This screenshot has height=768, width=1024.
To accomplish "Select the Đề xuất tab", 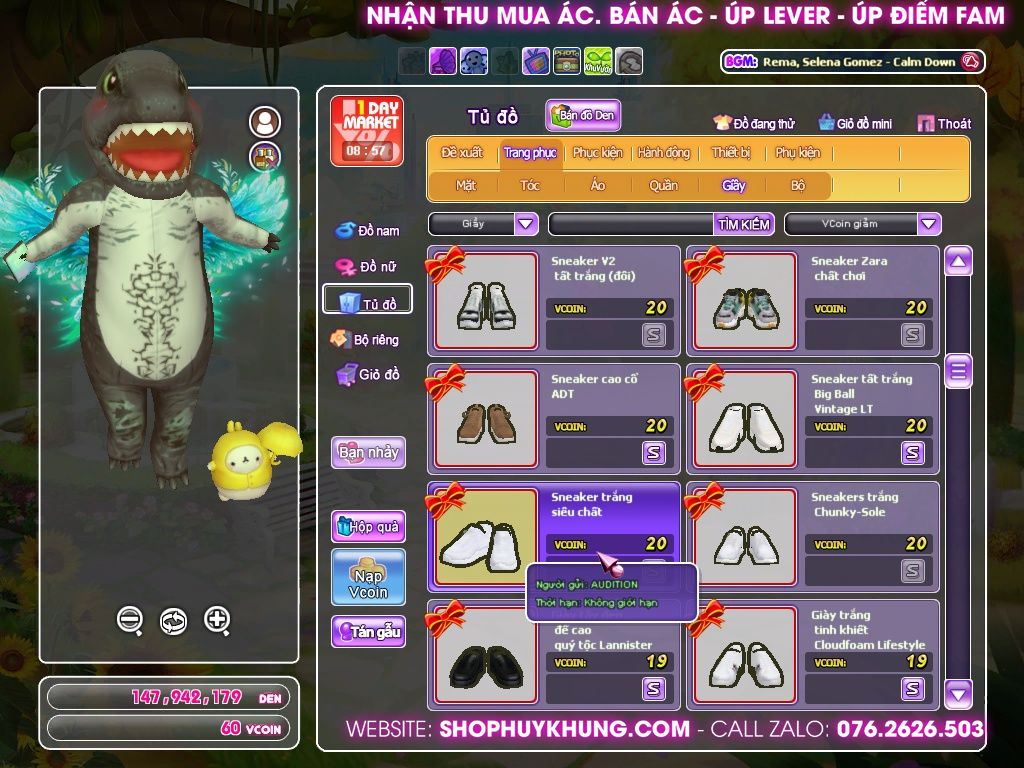I will click(462, 153).
